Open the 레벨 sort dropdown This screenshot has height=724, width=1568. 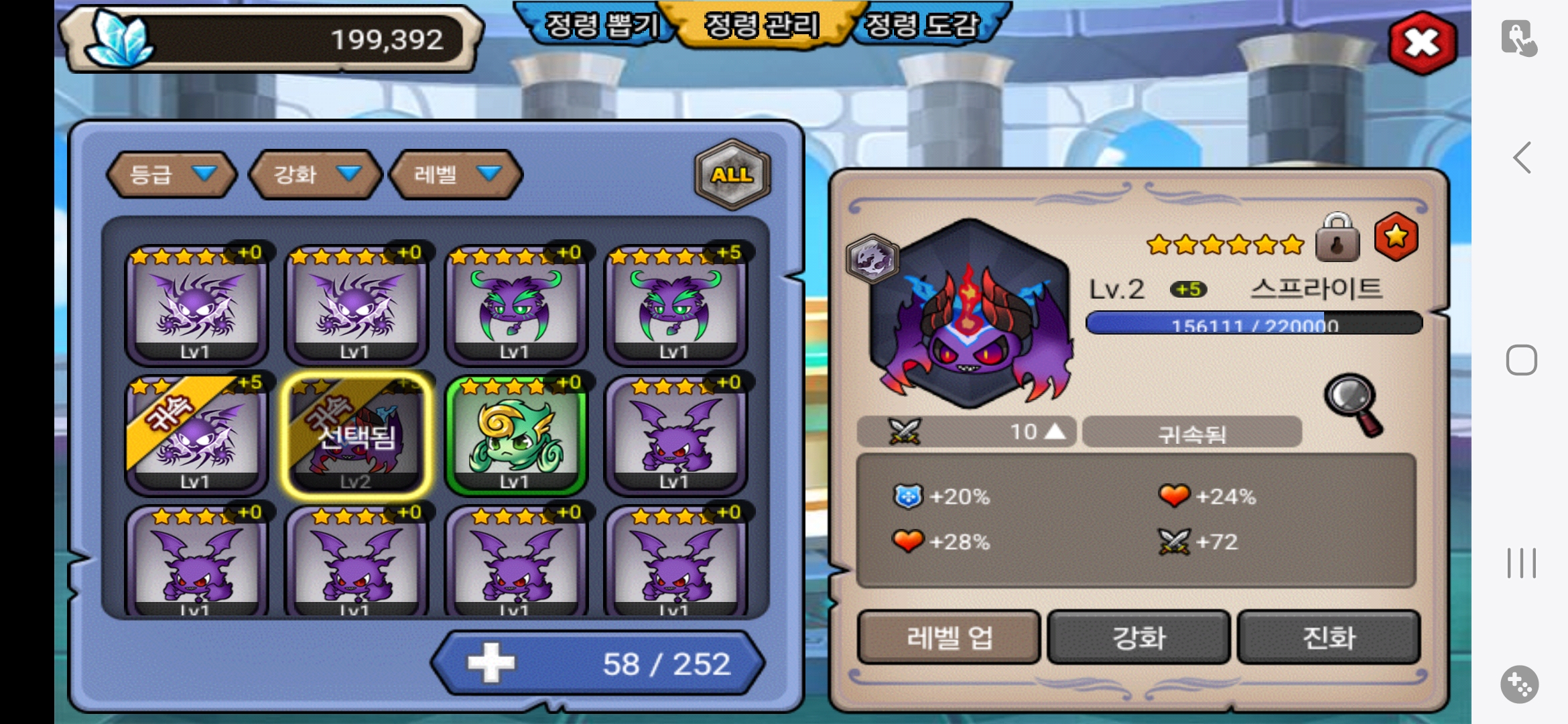(x=456, y=174)
